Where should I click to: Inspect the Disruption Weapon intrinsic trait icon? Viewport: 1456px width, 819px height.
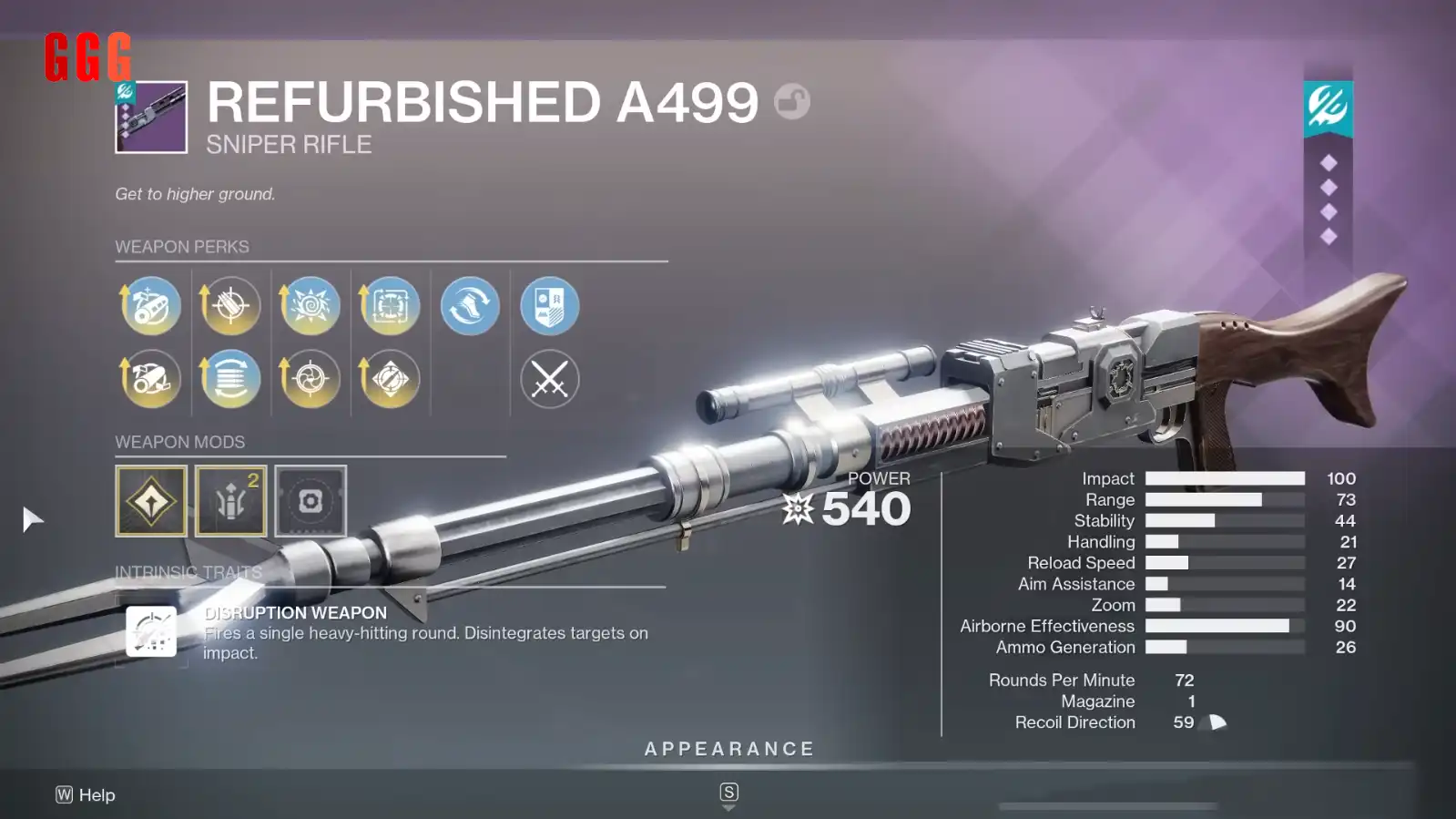(x=151, y=630)
